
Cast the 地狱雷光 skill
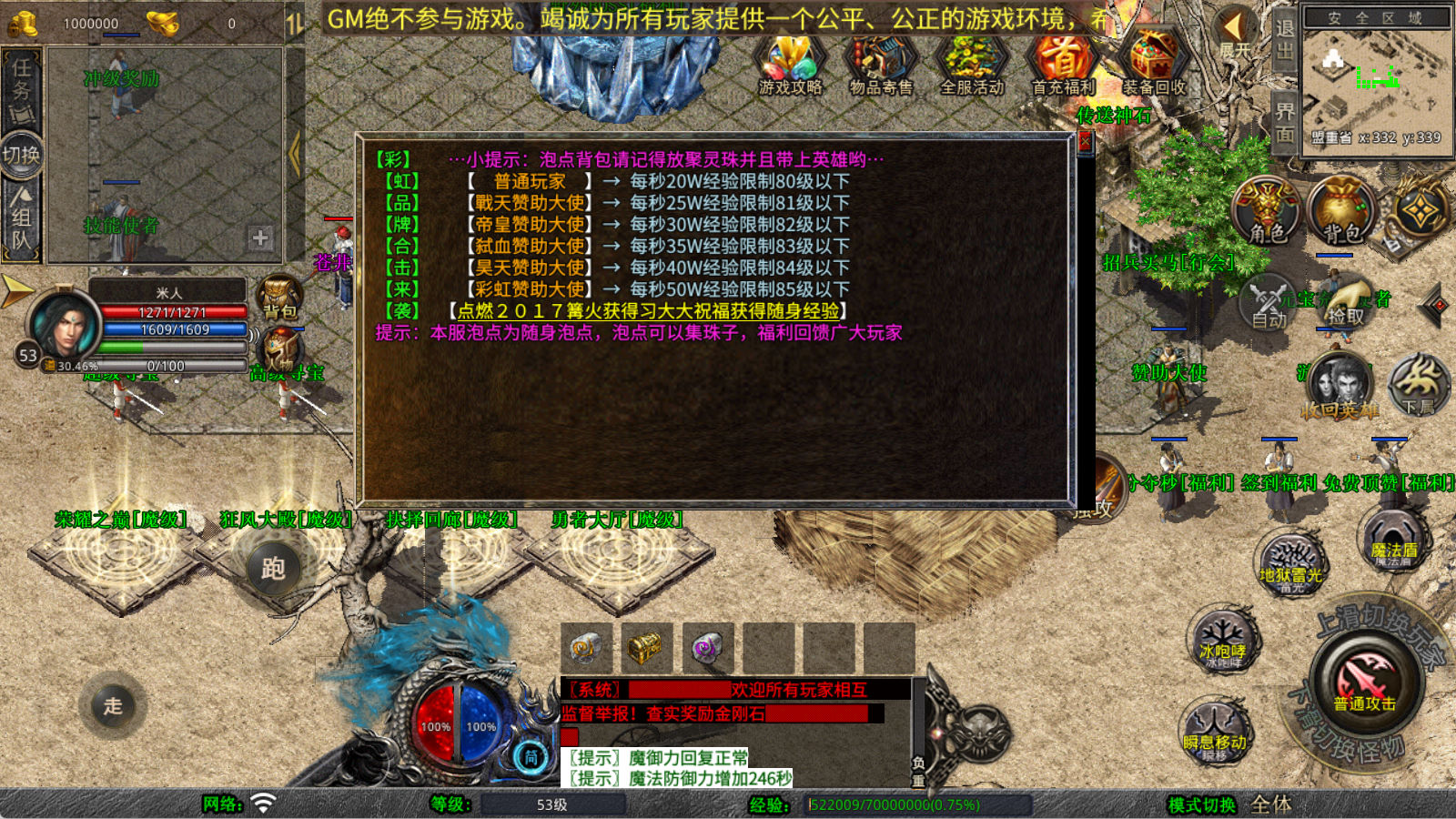(1290, 566)
